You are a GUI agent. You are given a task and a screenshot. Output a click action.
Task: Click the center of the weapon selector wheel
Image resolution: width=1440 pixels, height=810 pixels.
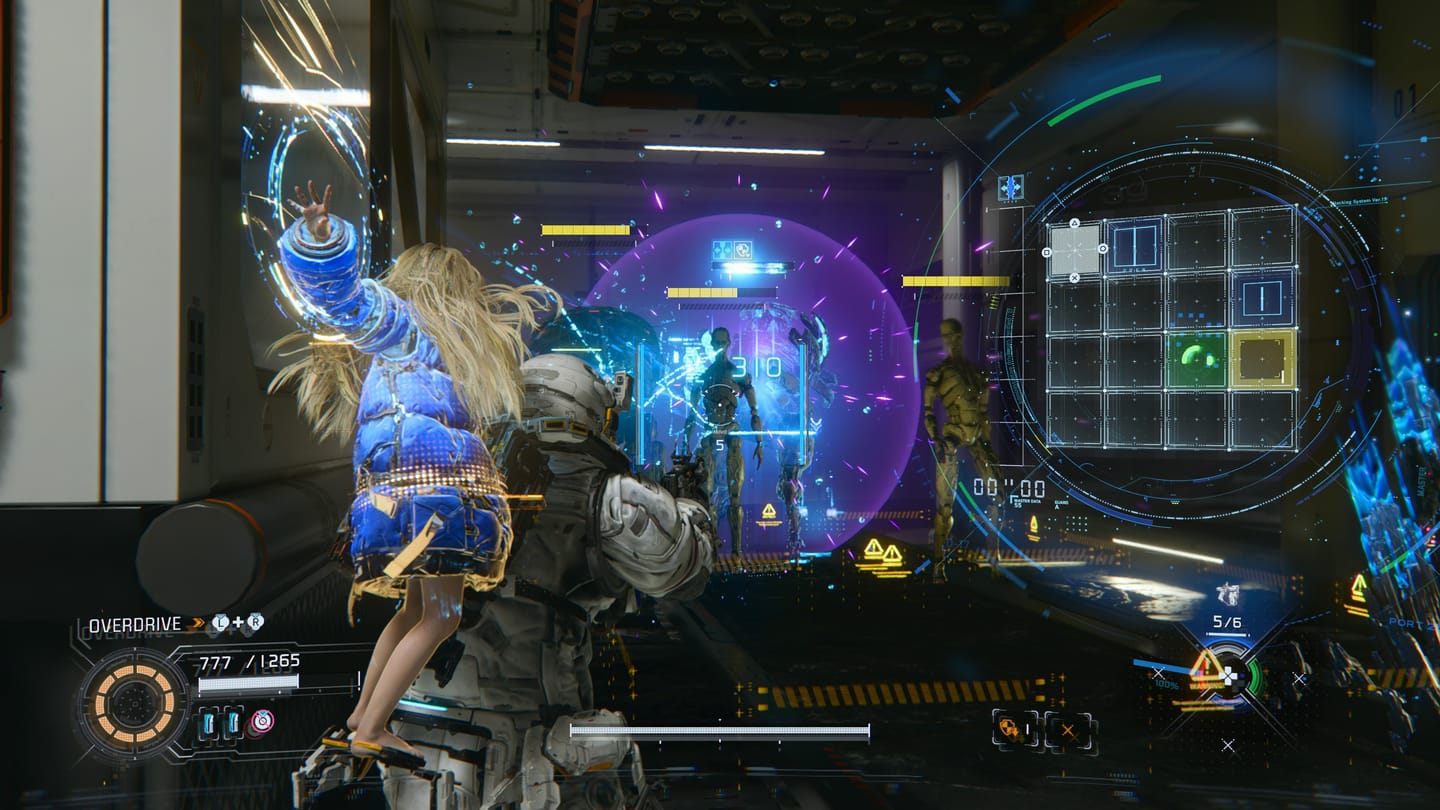click(x=1227, y=675)
